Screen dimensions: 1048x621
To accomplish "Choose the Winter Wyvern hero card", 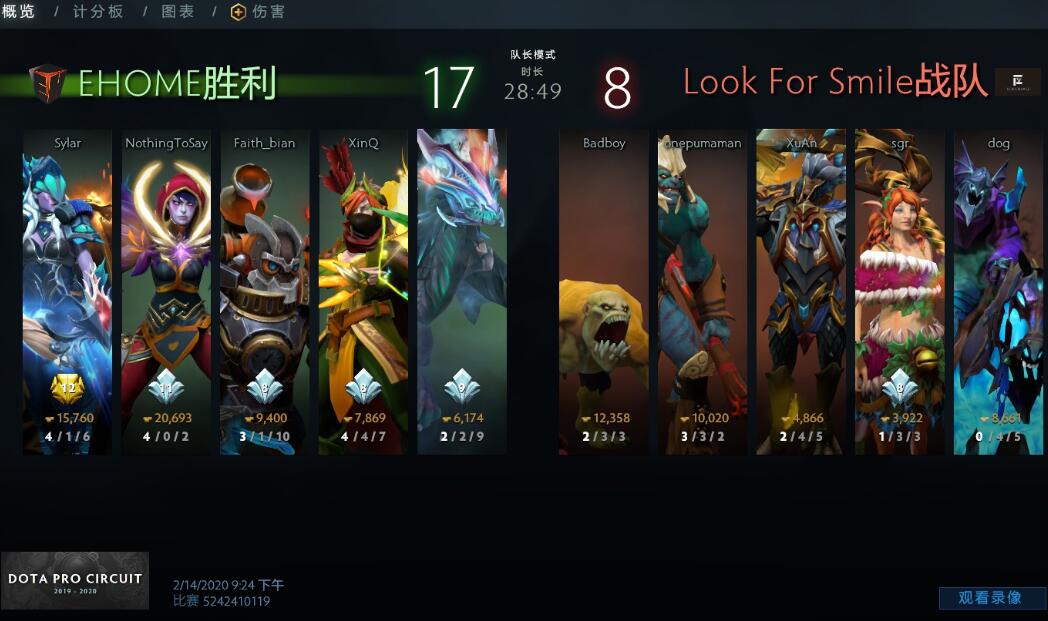I will pyautogui.click(x=462, y=291).
